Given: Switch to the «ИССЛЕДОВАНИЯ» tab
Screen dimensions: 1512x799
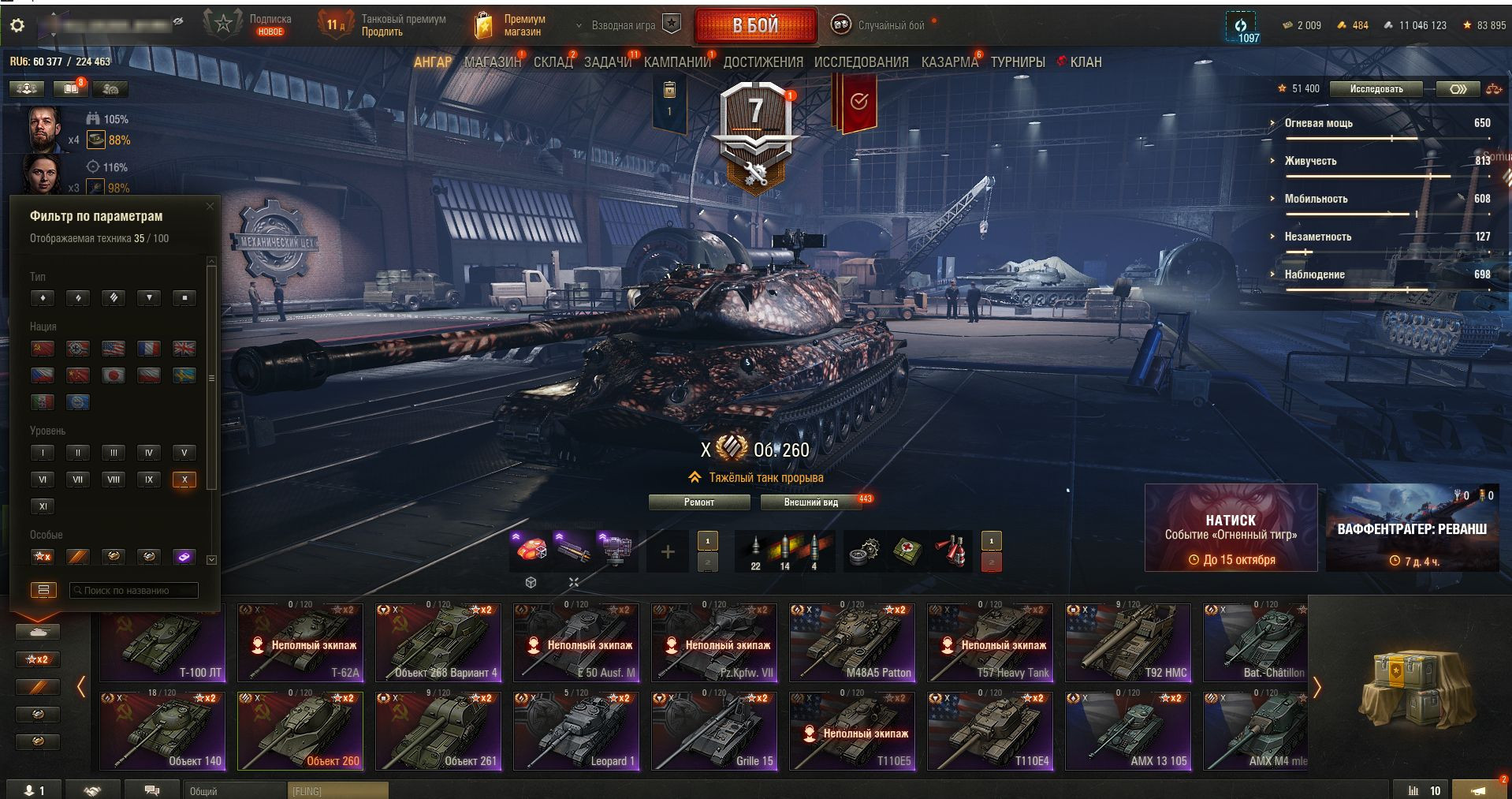Looking at the screenshot, I should 861,62.
